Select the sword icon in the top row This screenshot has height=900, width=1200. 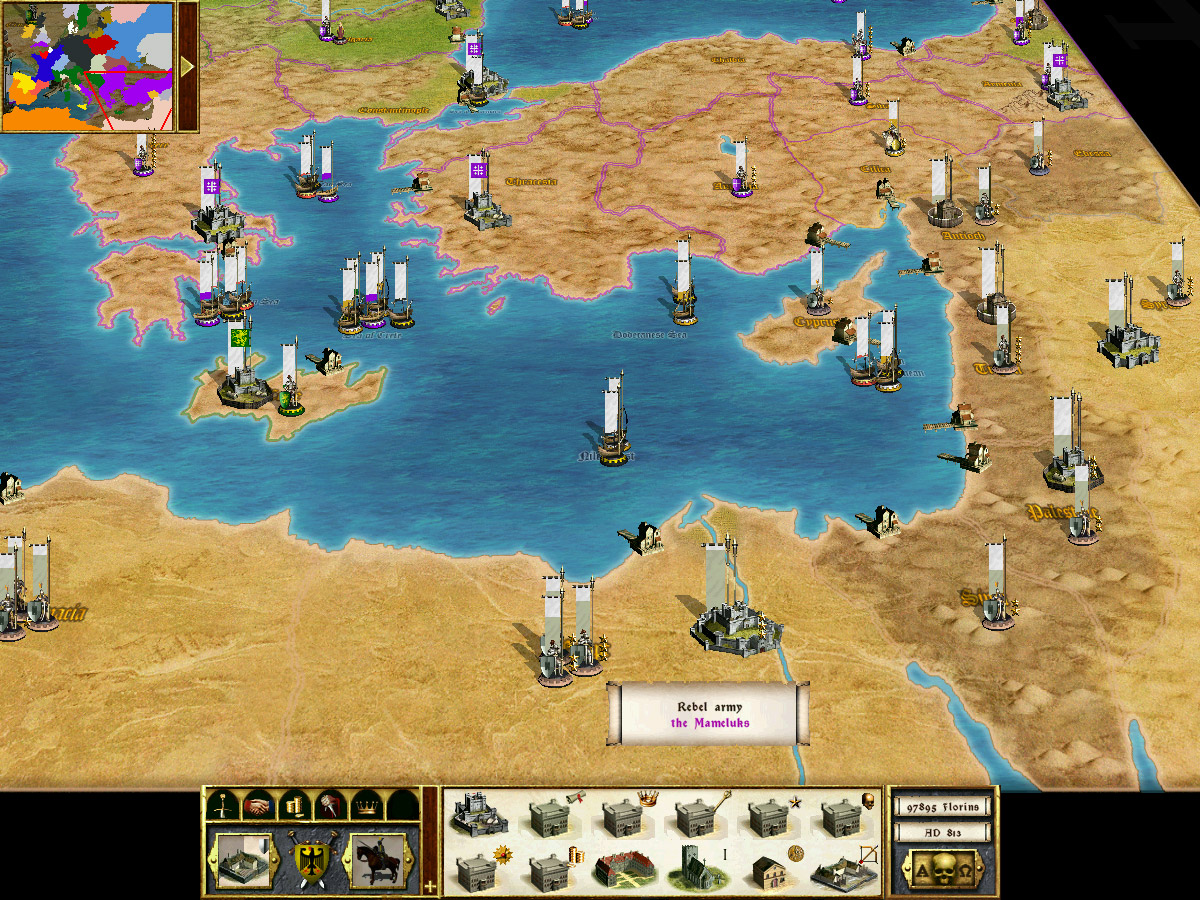226,805
